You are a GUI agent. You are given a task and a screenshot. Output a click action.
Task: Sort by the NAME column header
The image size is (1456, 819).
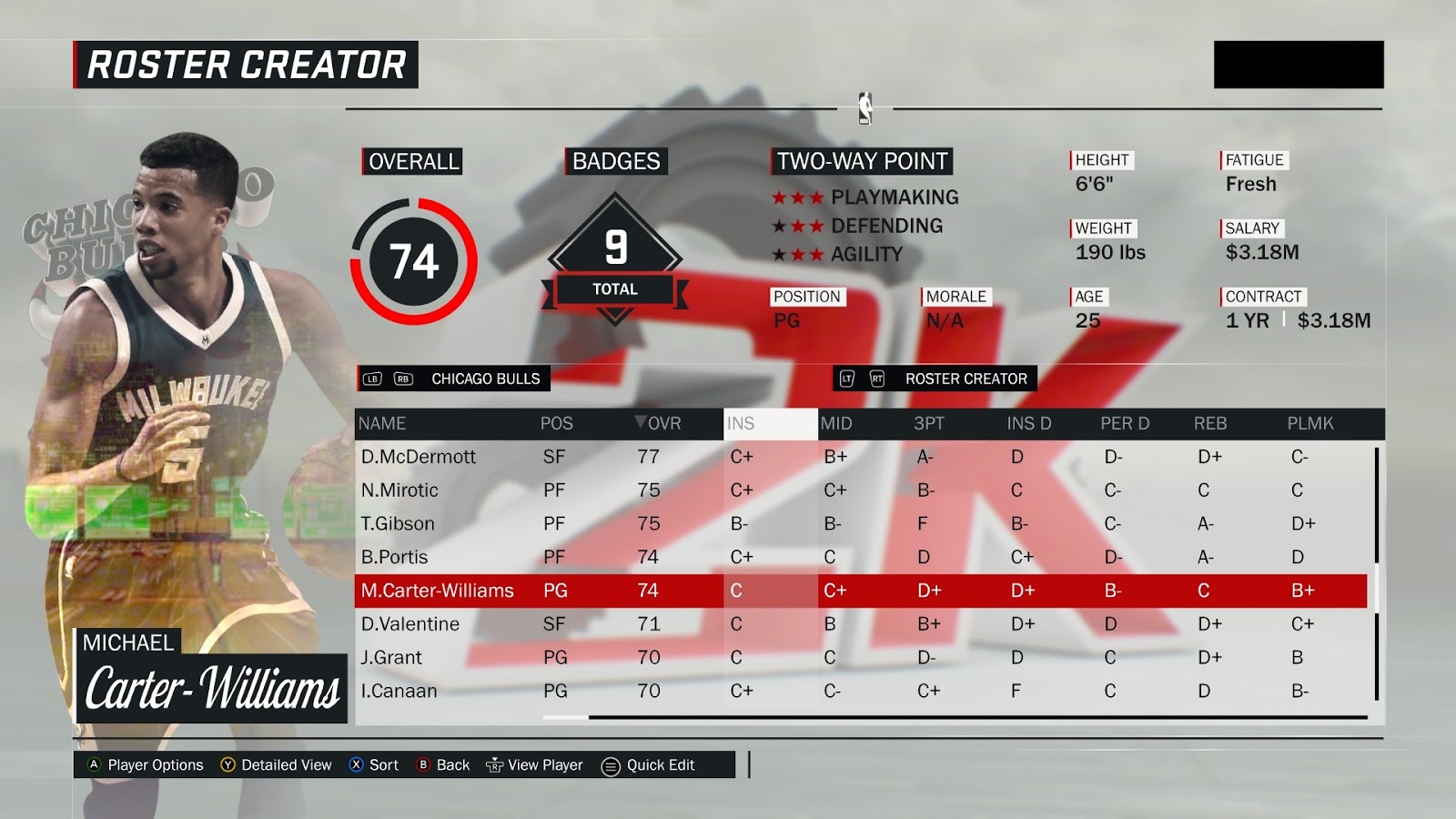coord(382,424)
